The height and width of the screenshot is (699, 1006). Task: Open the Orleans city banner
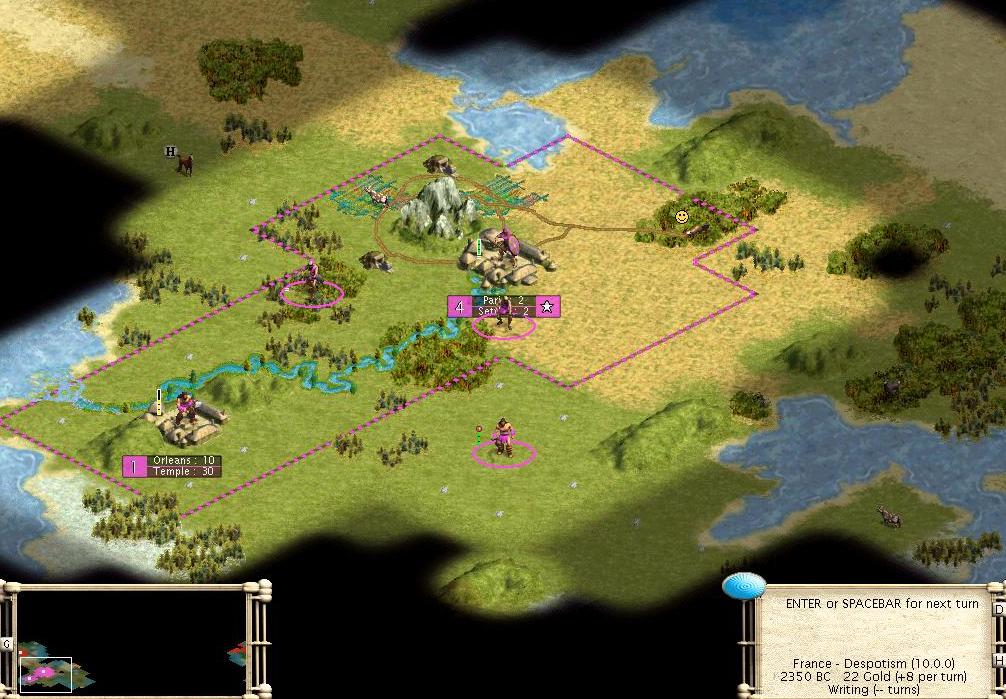pos(172,466)
